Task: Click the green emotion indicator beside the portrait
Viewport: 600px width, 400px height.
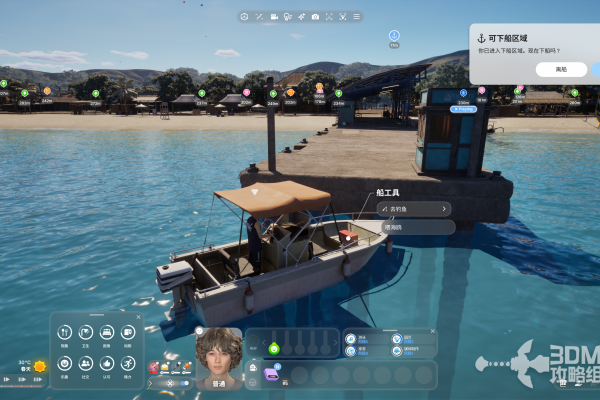Action: 273,347
